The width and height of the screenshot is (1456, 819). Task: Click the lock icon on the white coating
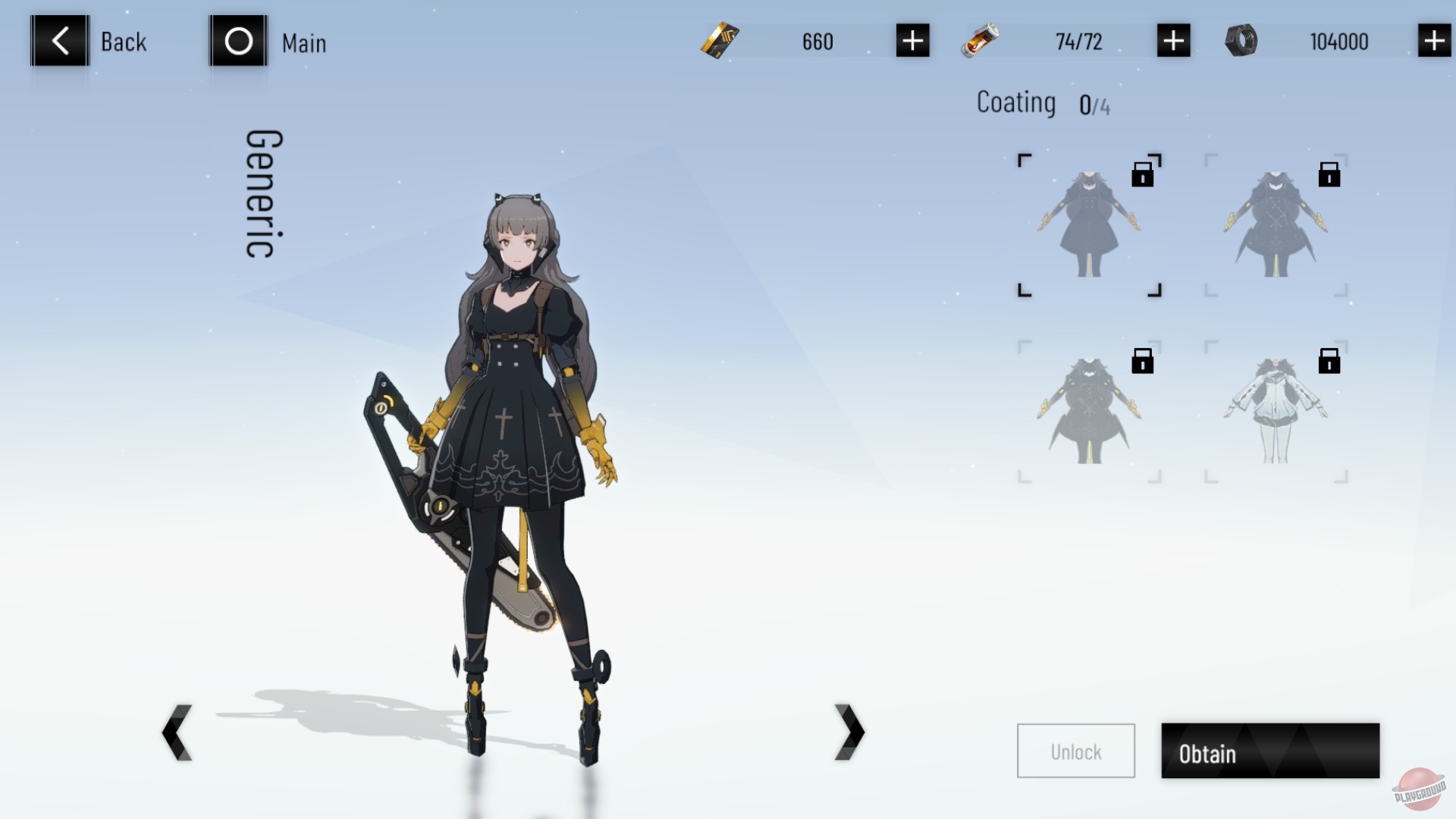[x=1331, y=362]
